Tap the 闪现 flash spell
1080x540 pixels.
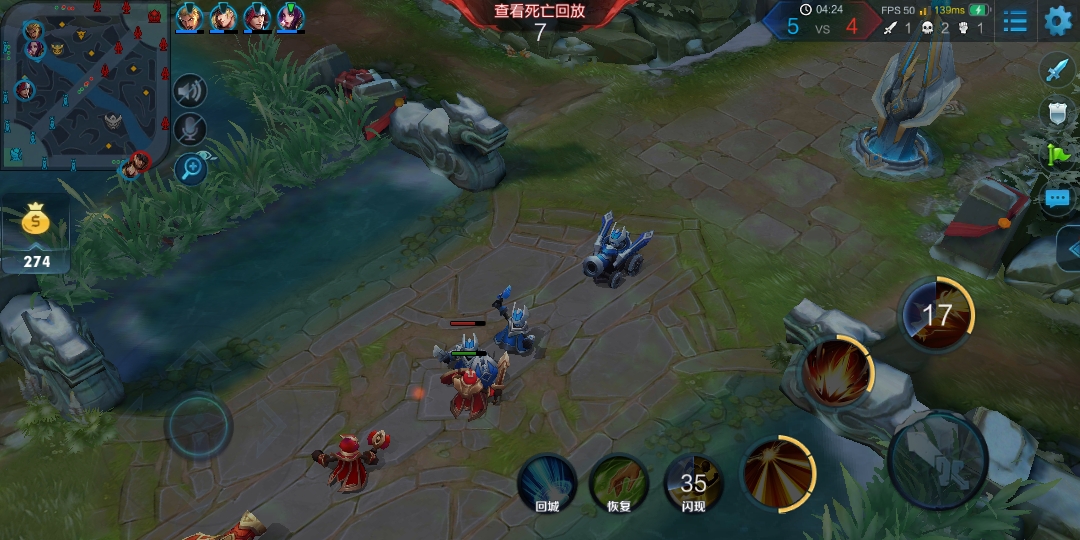tap(693, 483)
